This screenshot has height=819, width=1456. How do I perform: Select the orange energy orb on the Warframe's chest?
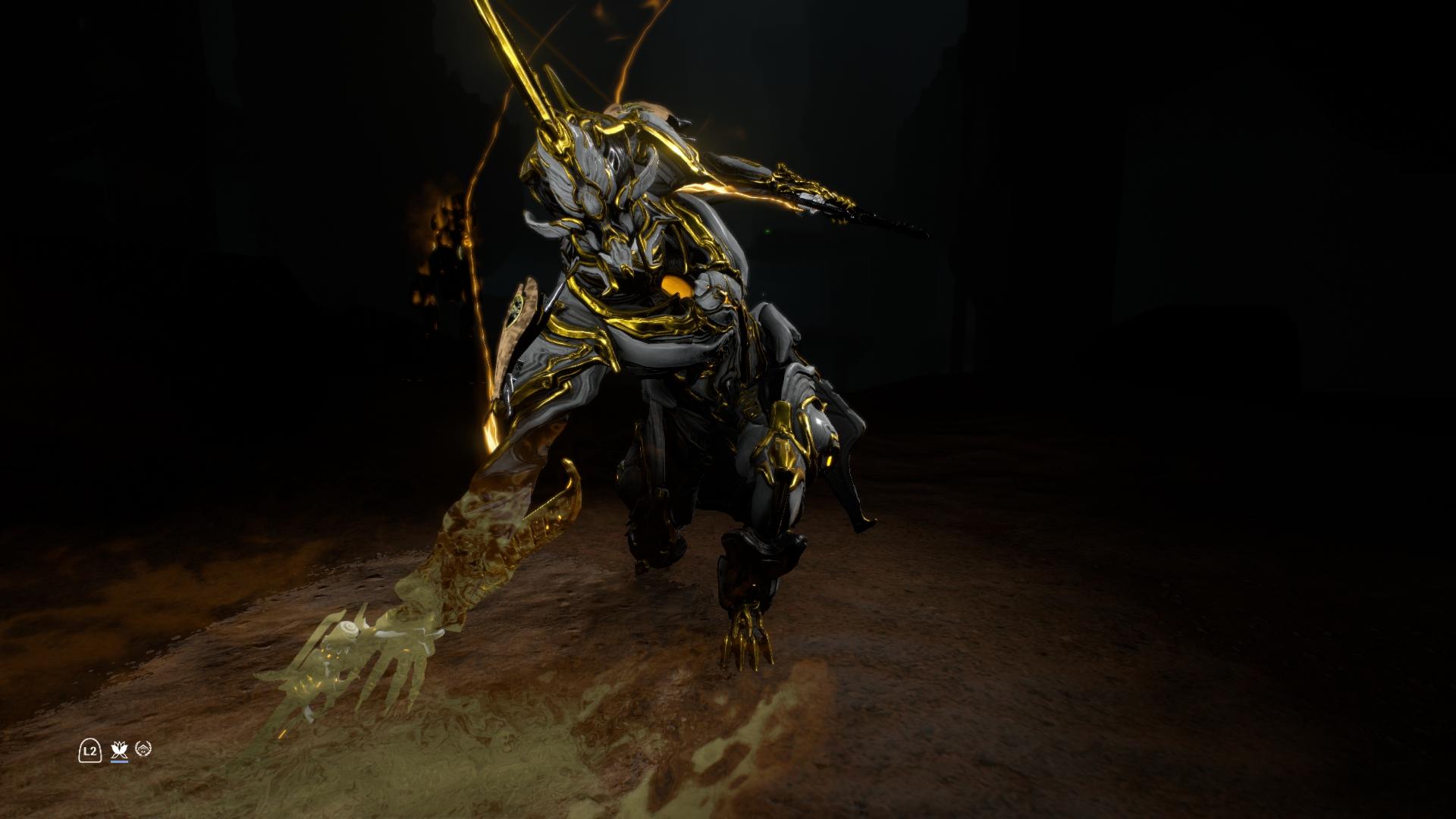pyautogui.click(x=677, y=284)
